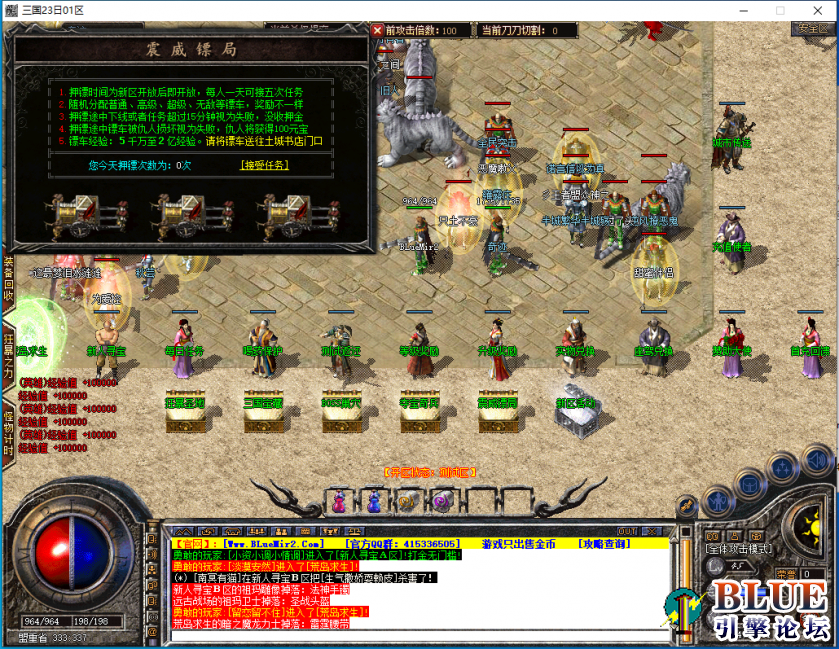Close the game window

[x=815, y=10]
